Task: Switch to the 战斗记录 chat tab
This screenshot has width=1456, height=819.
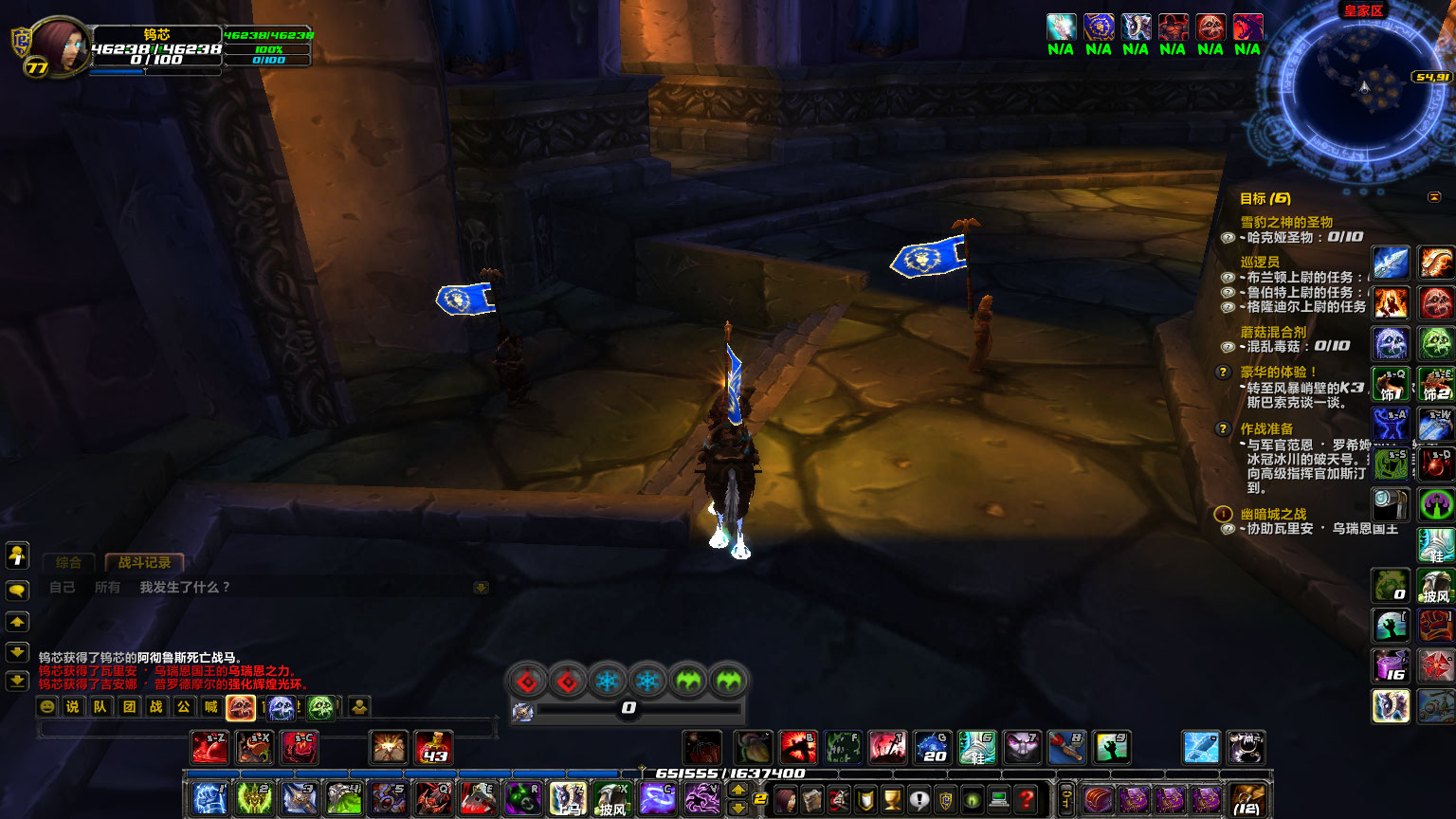Action: (142, 562)
